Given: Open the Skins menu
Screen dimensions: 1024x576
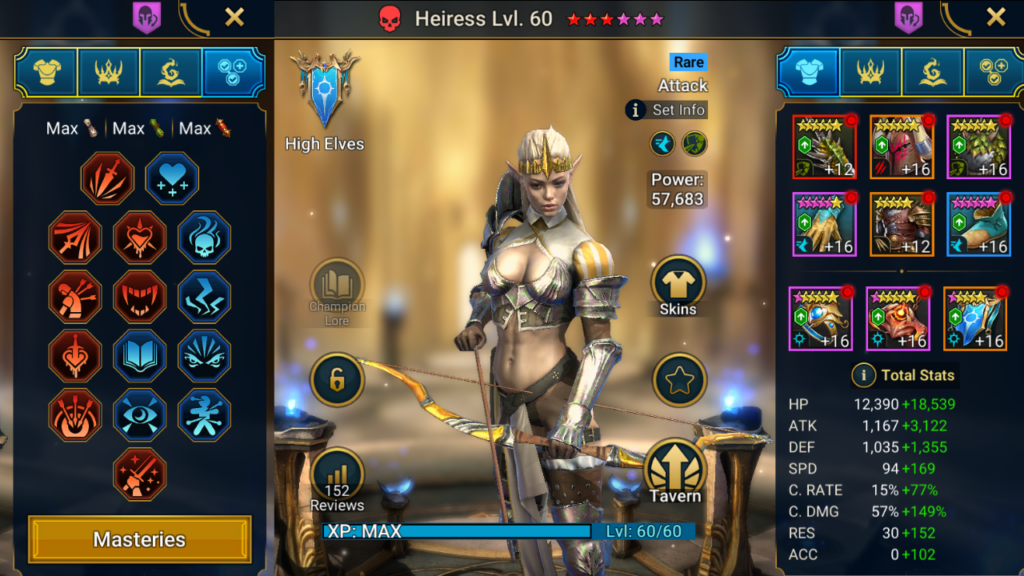Looking at the screenshot, I should click(678, 285).
